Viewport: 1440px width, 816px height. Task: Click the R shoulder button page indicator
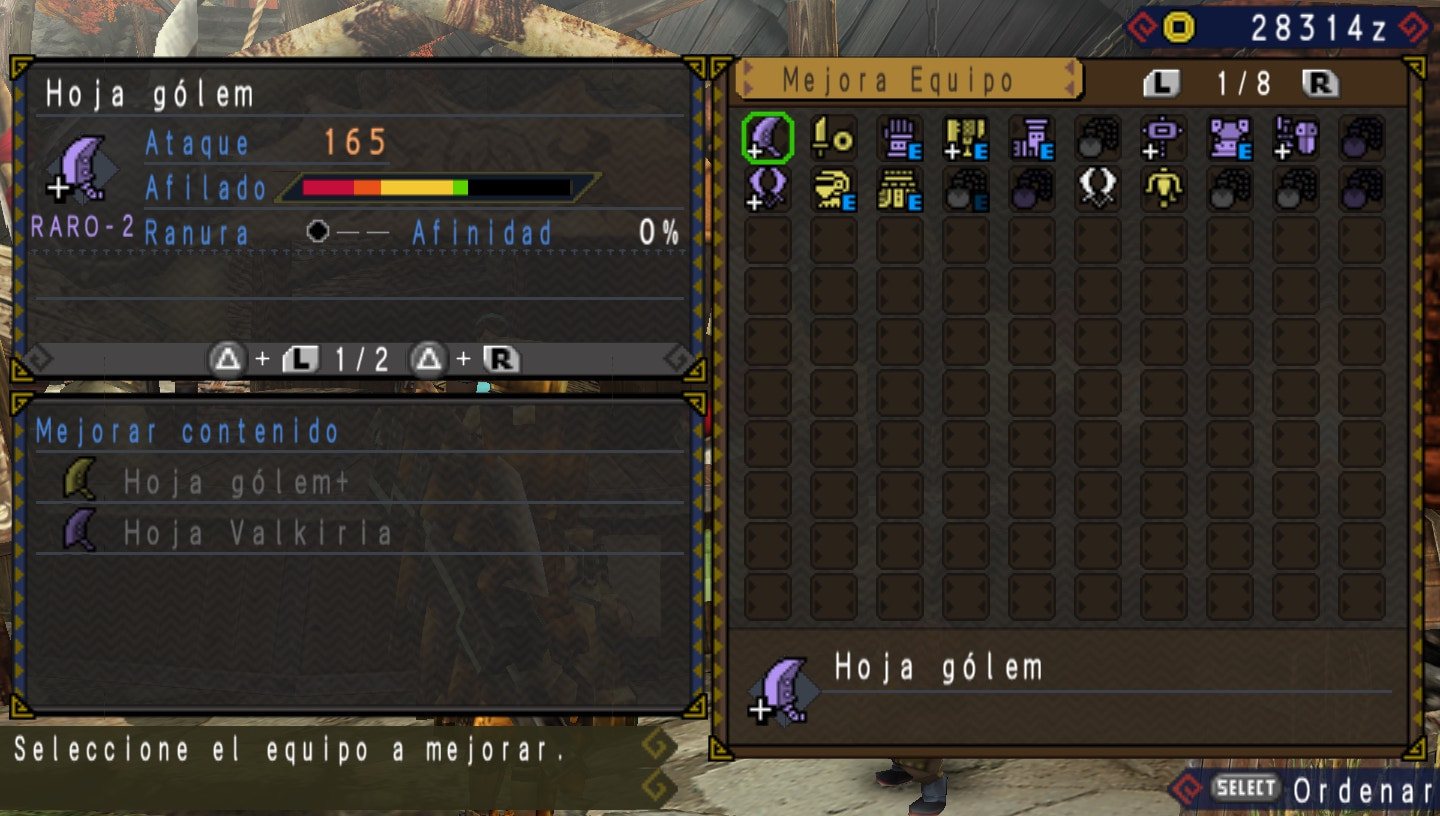(x=1320, y=84)
